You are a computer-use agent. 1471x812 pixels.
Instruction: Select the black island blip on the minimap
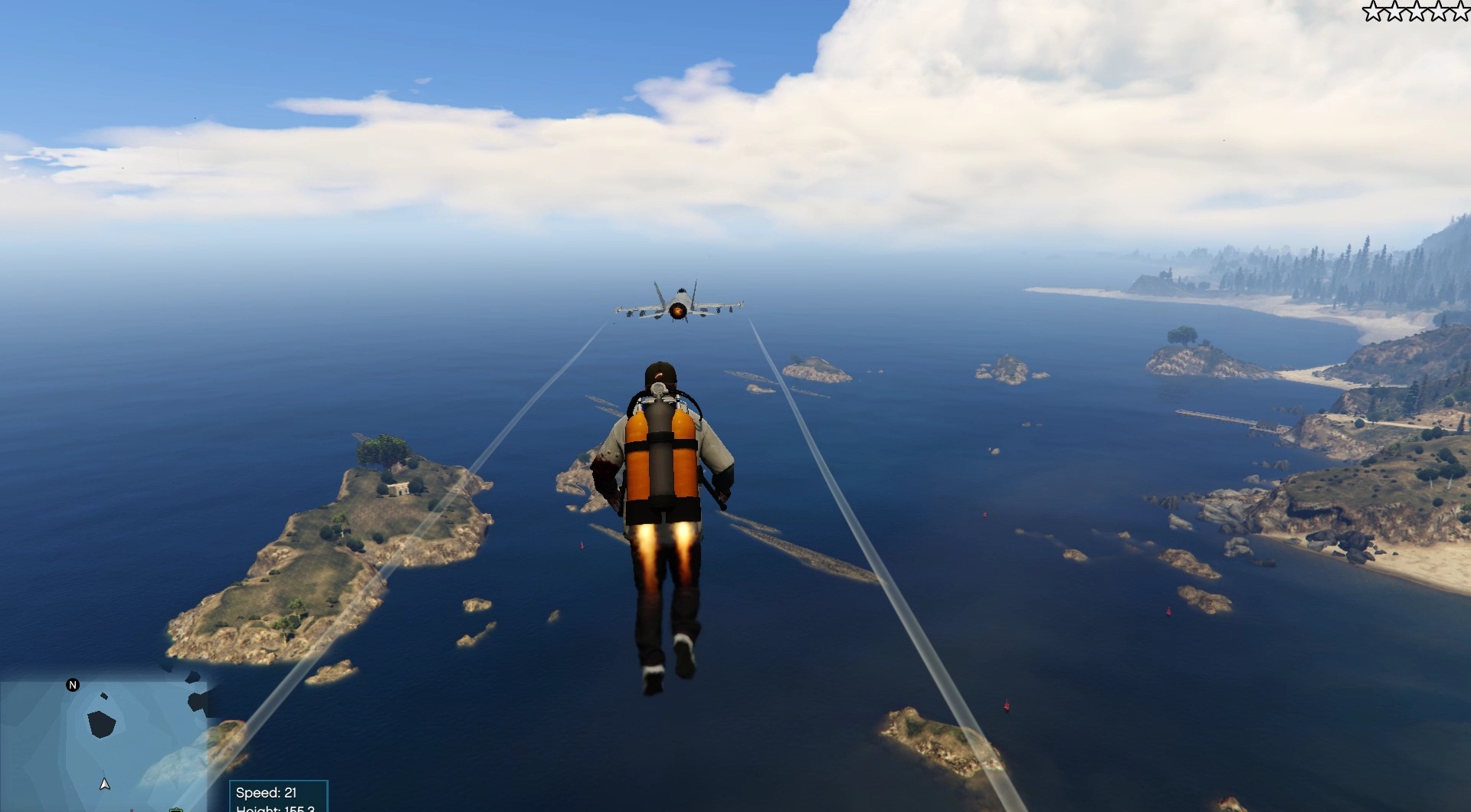tap(100, 725)
